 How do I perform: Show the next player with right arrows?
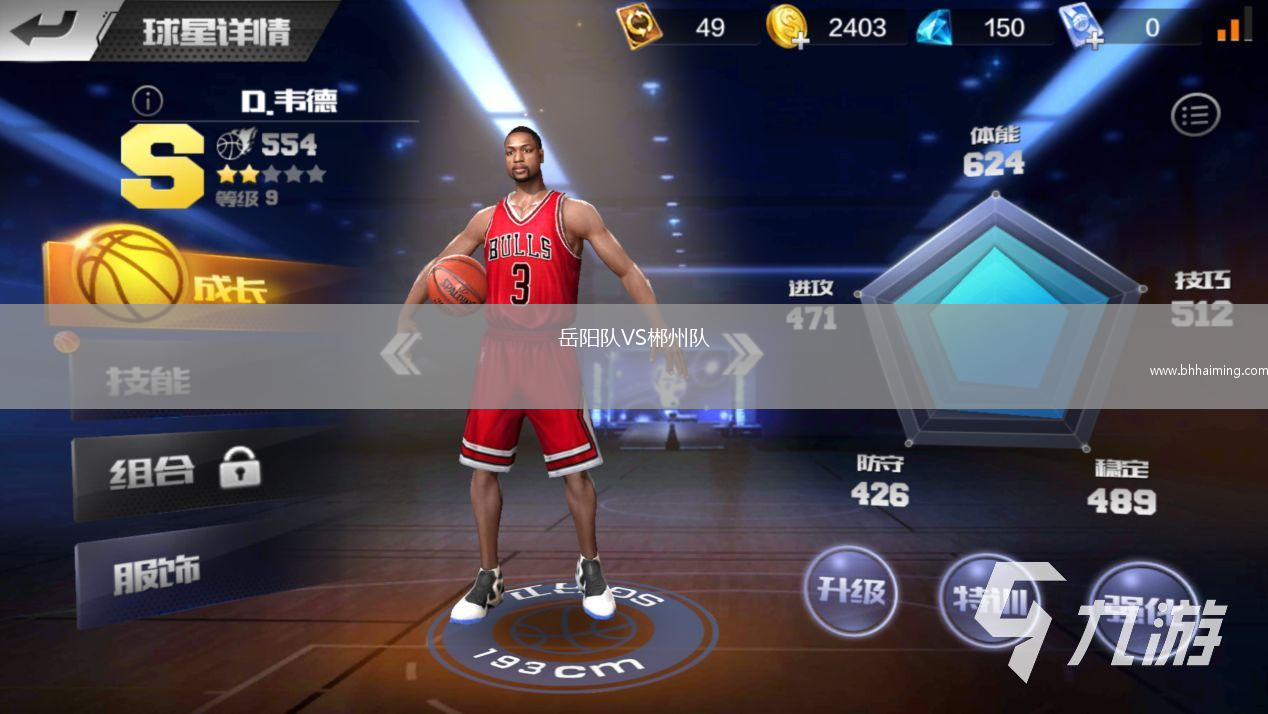click(741, 354)
